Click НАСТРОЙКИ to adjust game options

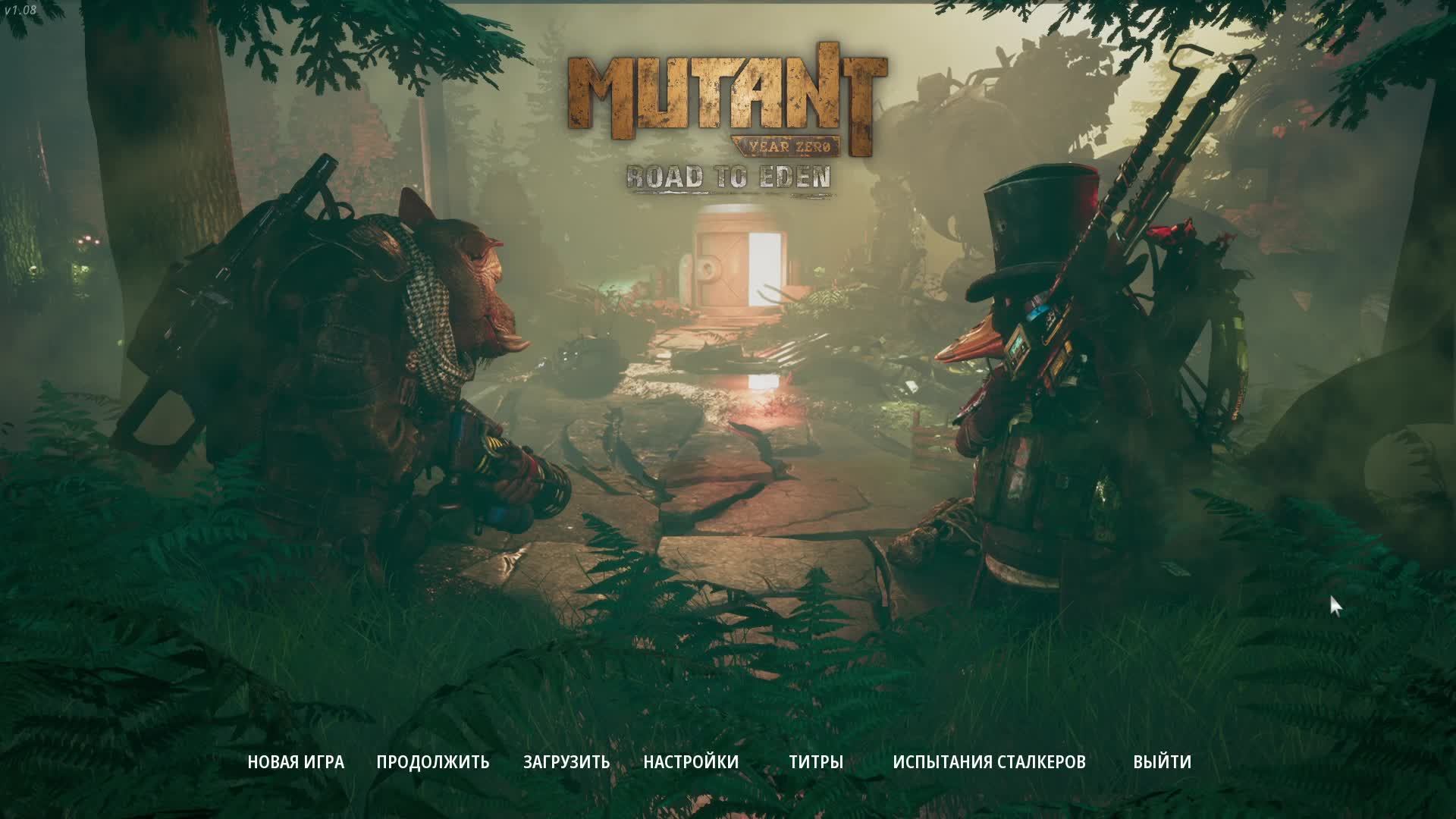(691, 761)
